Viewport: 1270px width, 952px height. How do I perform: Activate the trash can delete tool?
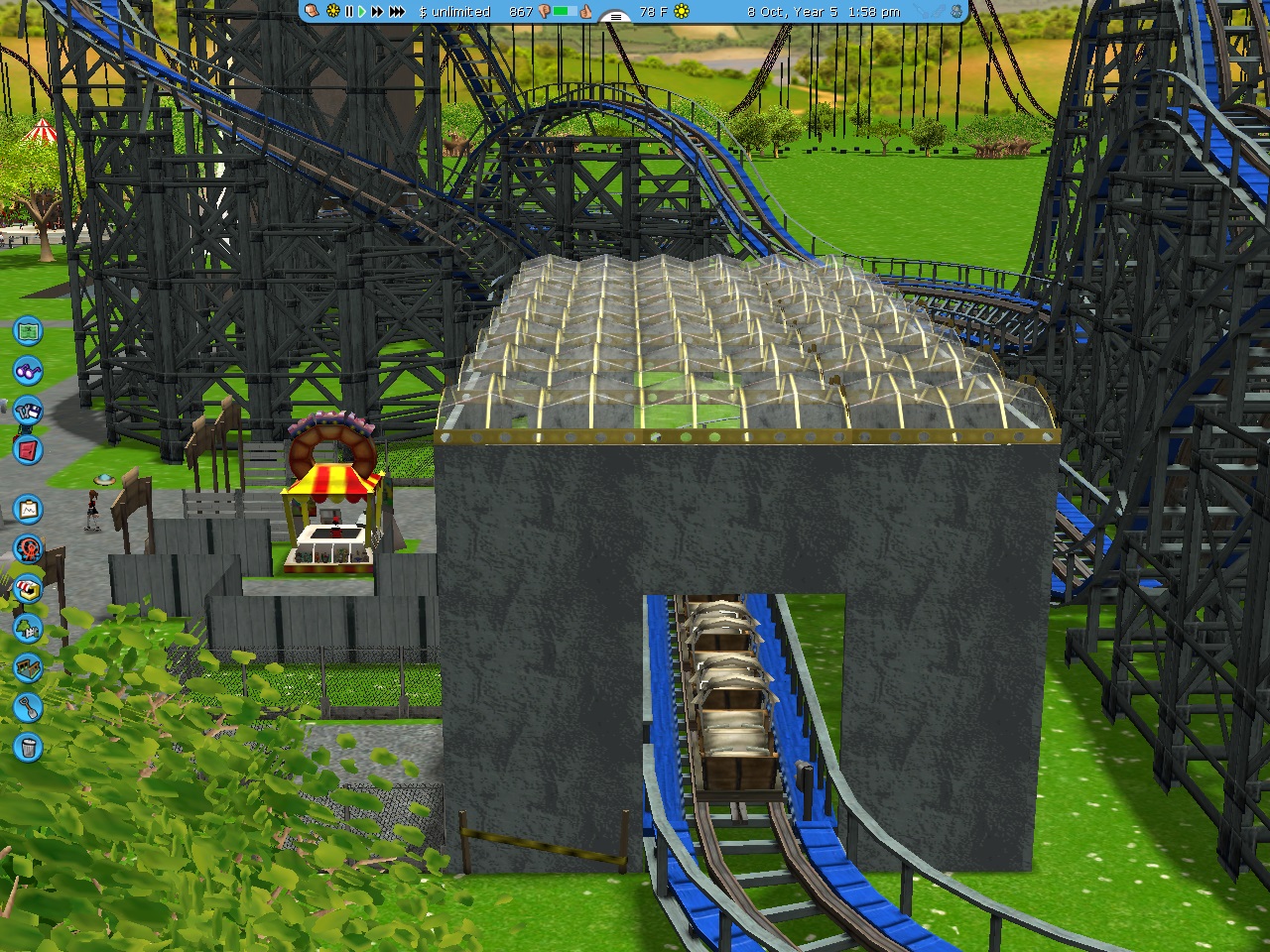28,747
